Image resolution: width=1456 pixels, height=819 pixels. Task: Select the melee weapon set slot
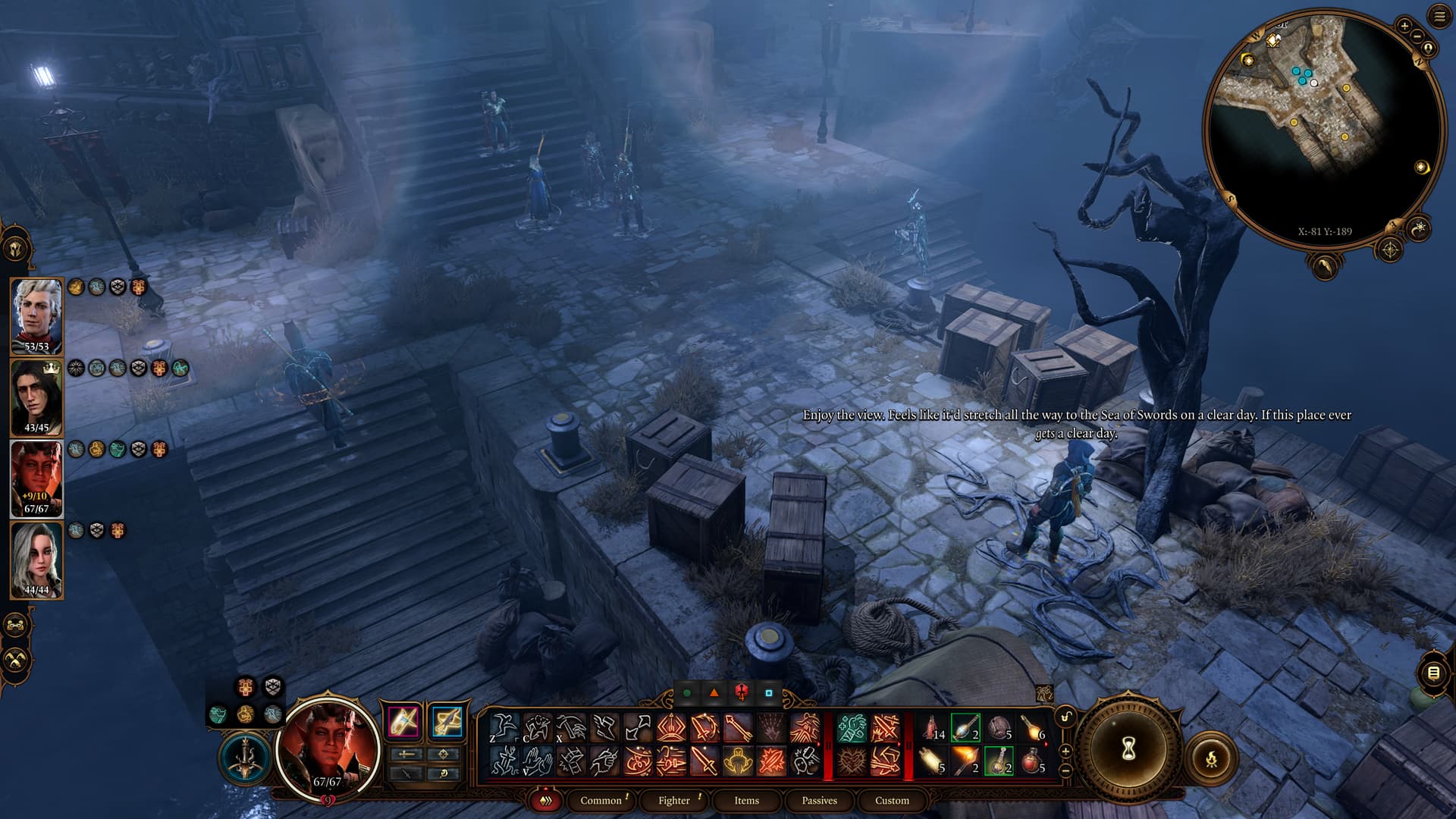point(403,721)
